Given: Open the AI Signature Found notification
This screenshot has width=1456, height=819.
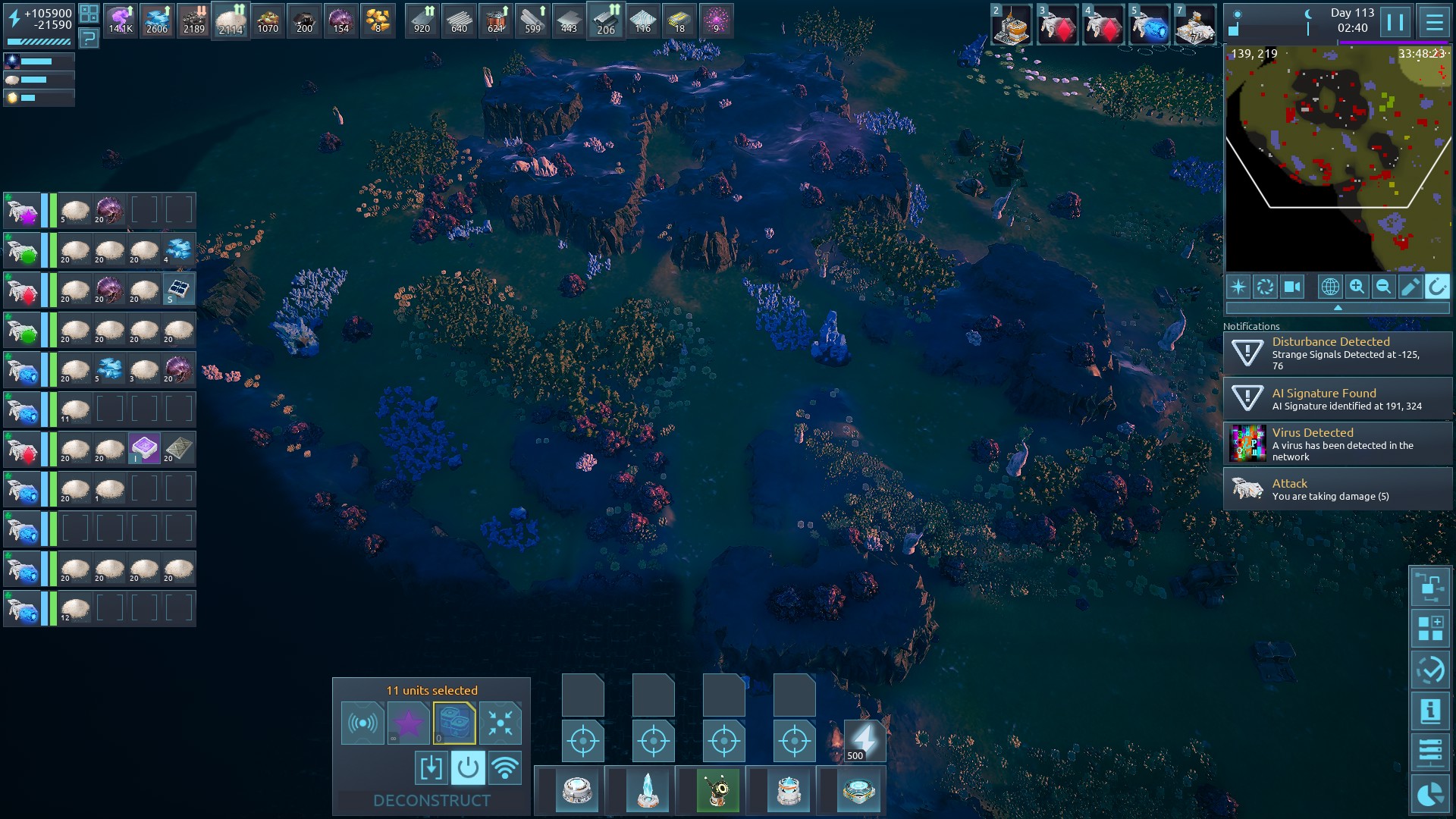Looking at the screenshot, I should click(1338, 399).
